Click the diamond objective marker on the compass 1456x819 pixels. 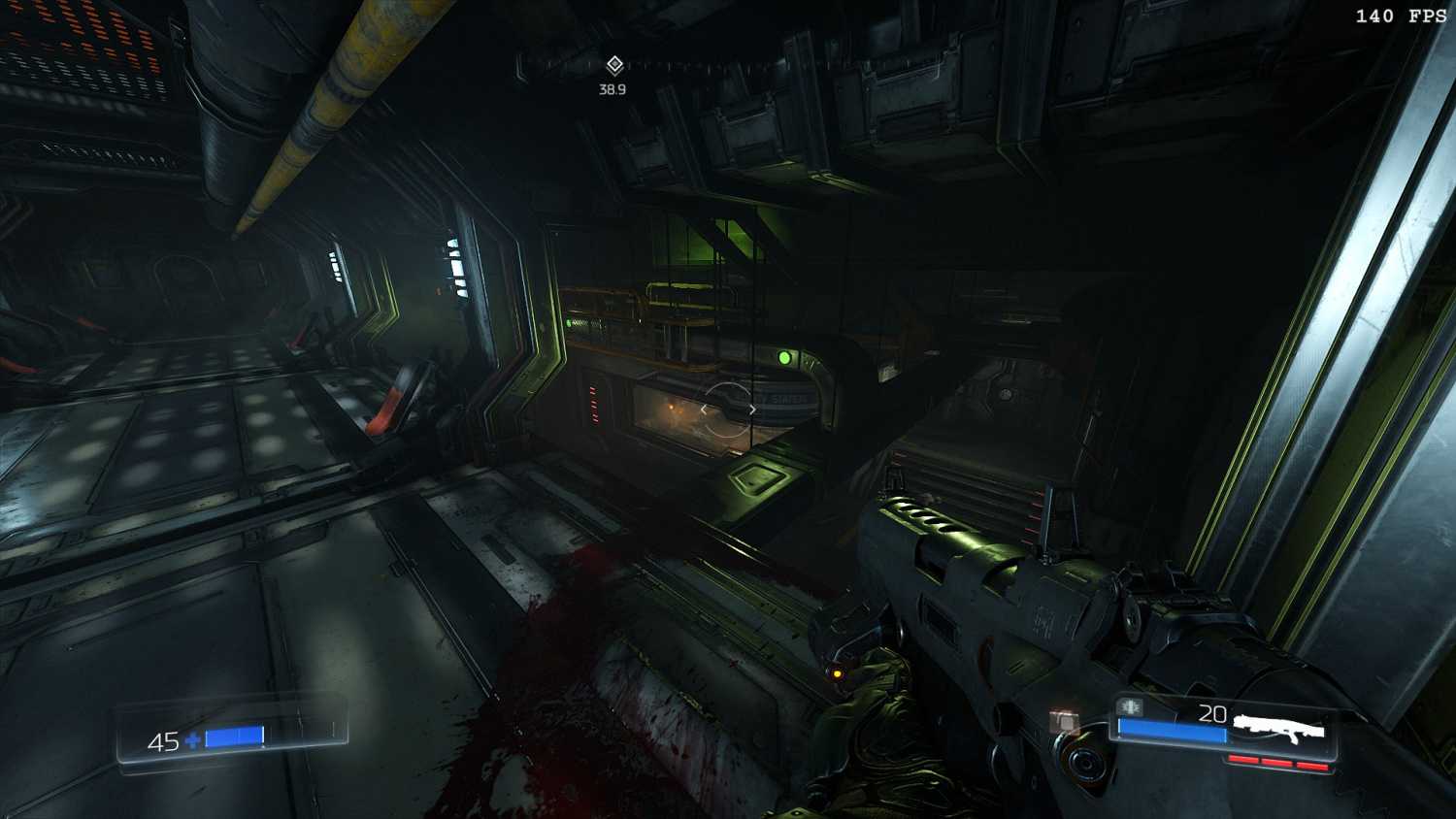(x=613, y=65)
